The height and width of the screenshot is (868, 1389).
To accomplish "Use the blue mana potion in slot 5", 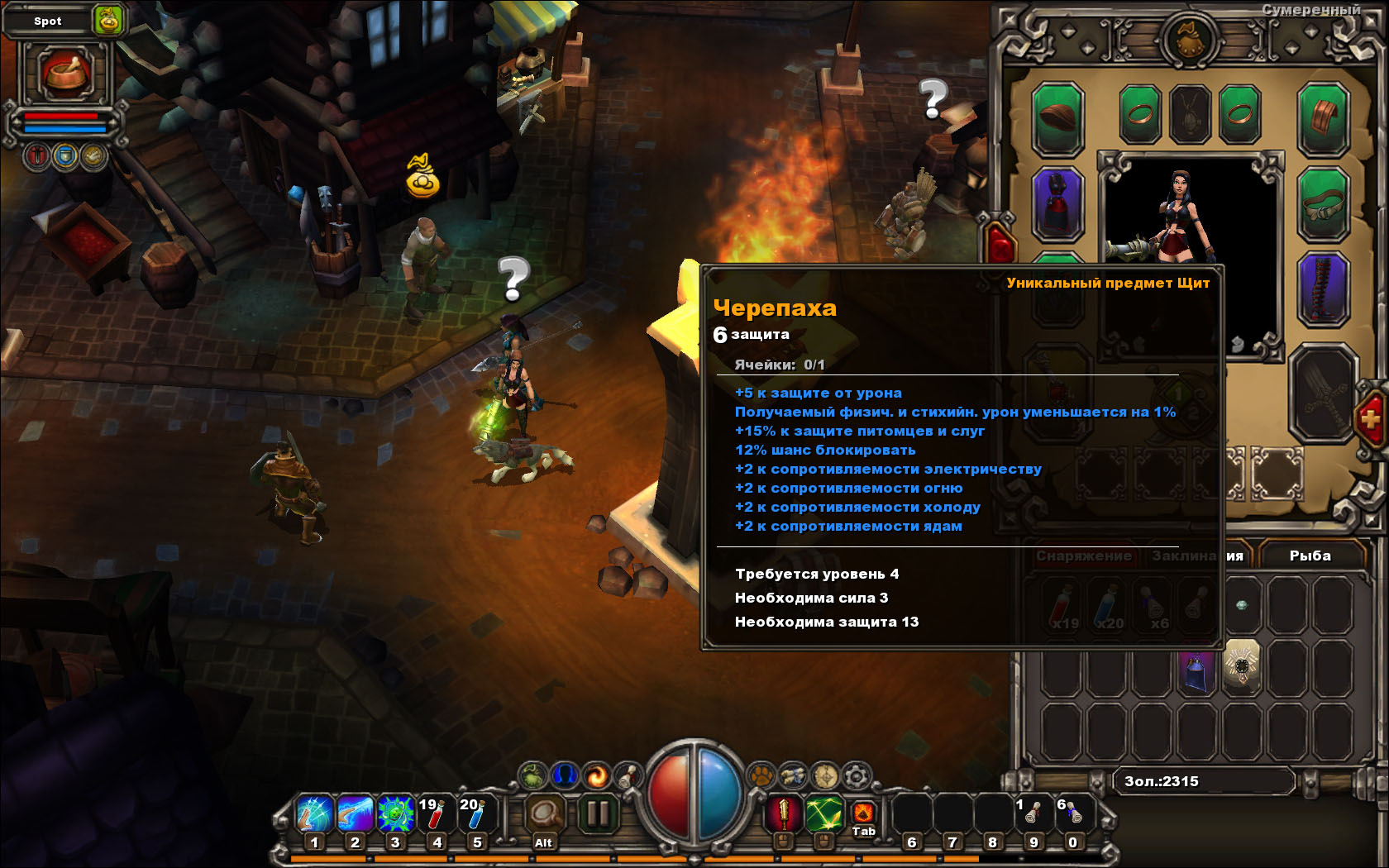I will click(x=475, y=814).
